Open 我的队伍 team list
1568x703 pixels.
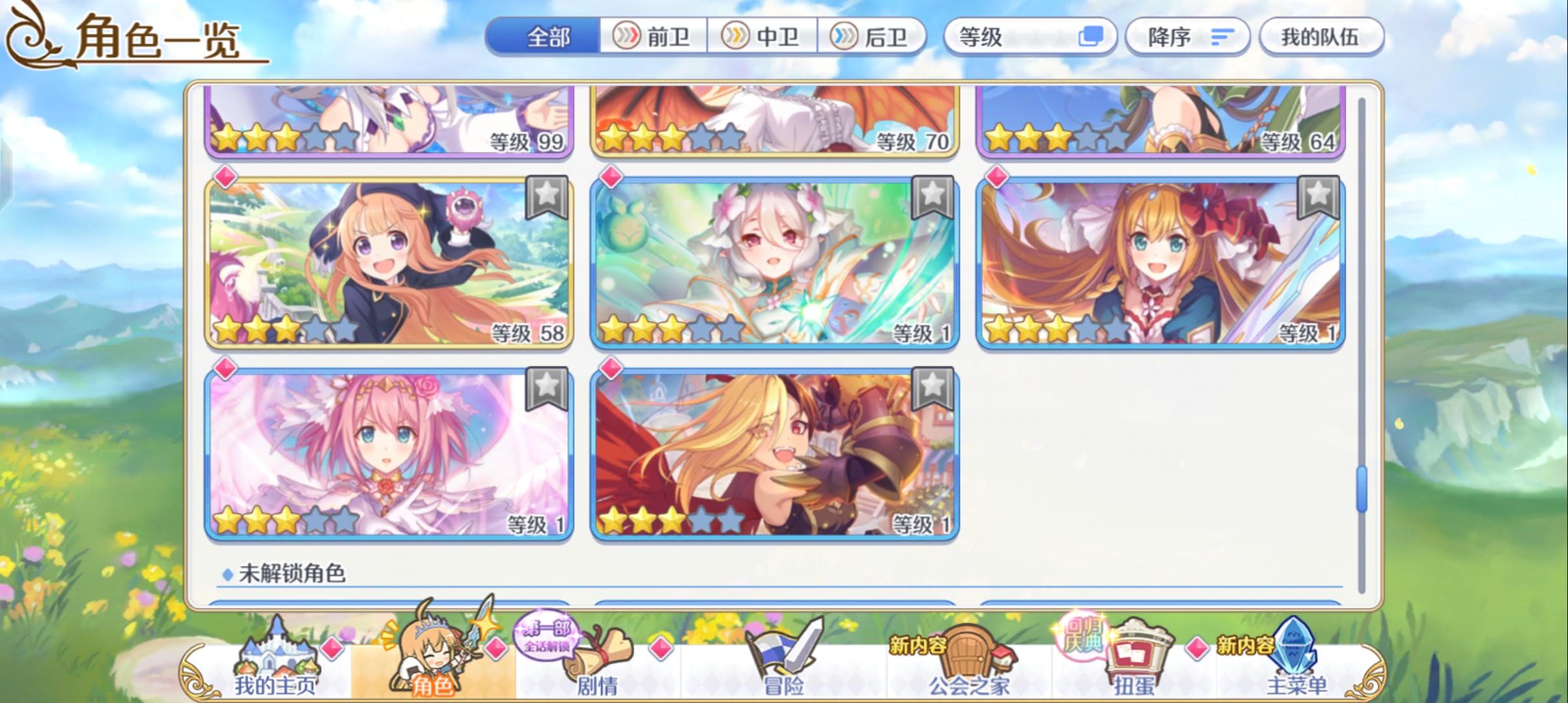[x=1321, y=37]
